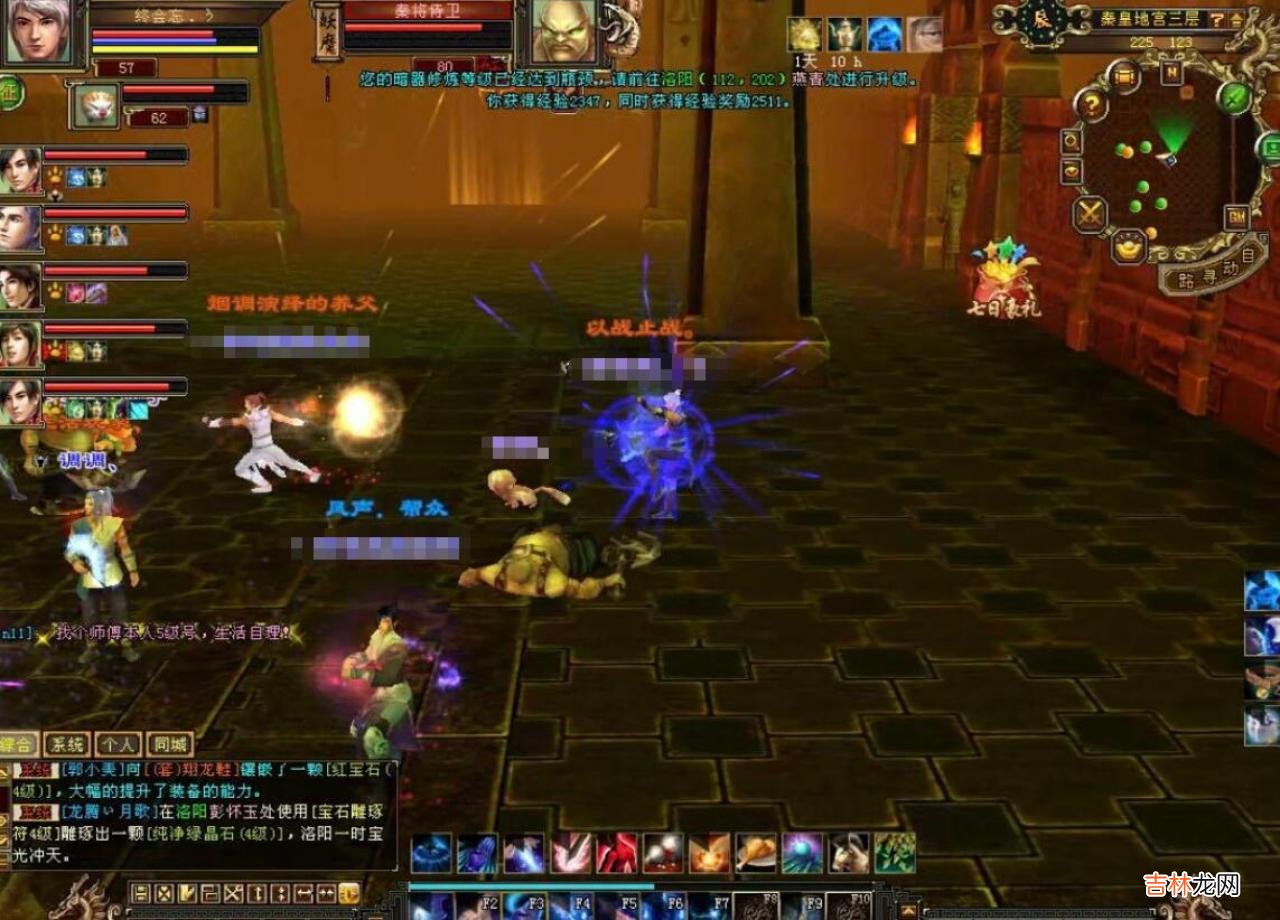1280x920 pixels.
Task: Click the 秦将侍卫 target portrait
Action: coord(563,31)
